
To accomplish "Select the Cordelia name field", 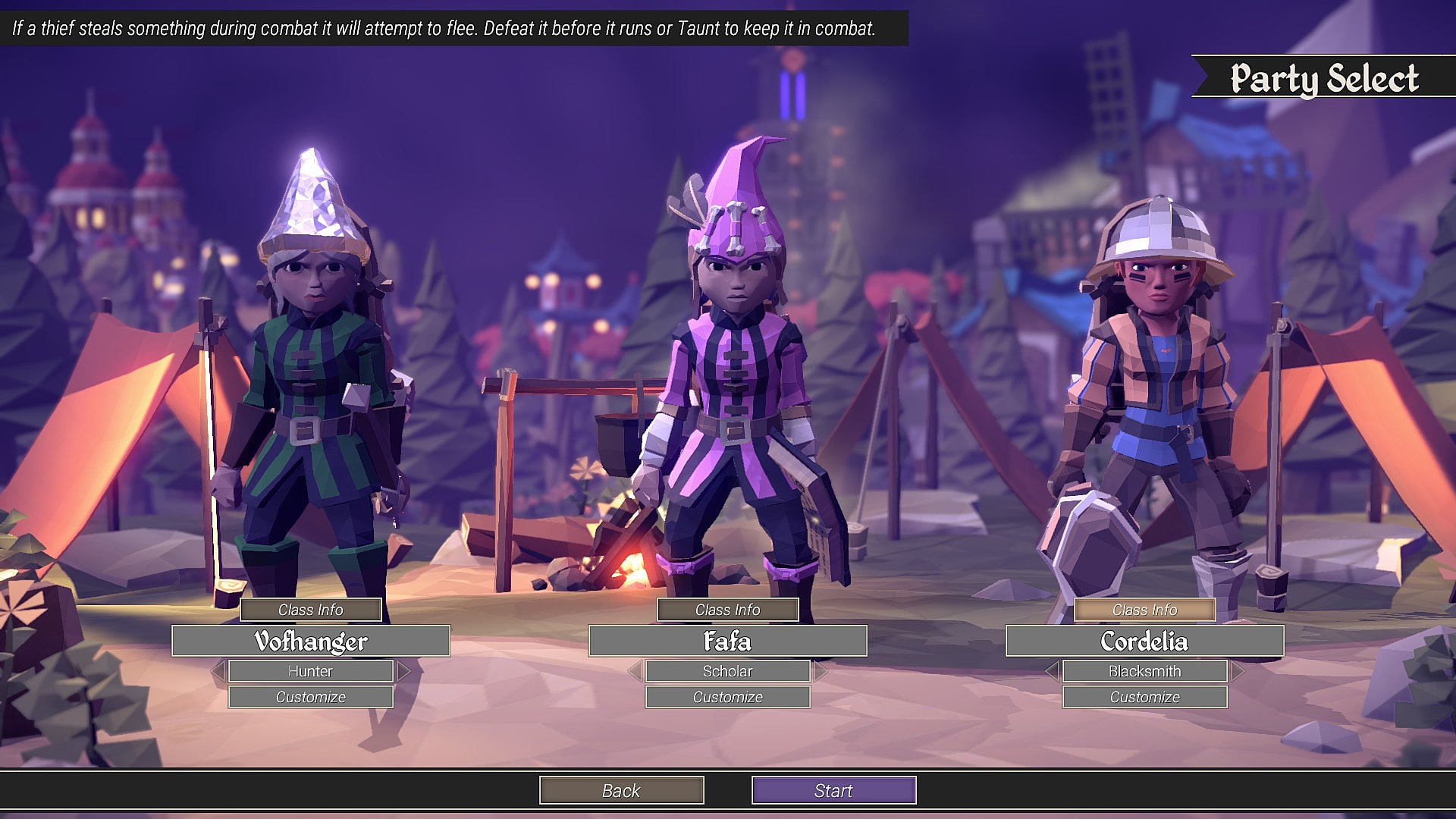I will click(1145, 642).
